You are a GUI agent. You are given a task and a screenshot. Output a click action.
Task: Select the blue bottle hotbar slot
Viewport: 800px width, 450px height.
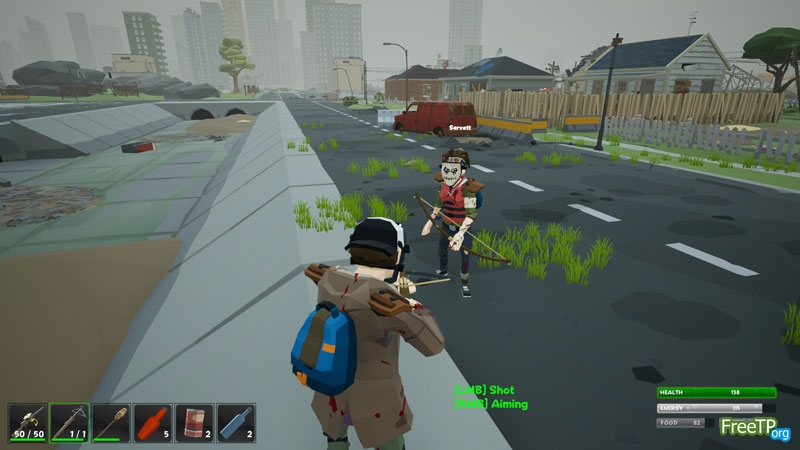tap(236, 422)
